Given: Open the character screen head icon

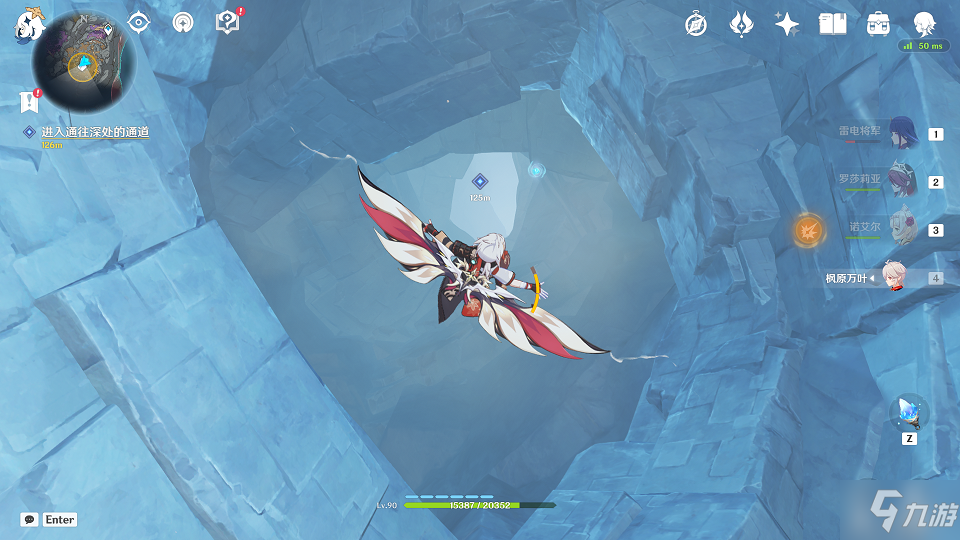Looking at the screenshot, I should coord(925,24).
